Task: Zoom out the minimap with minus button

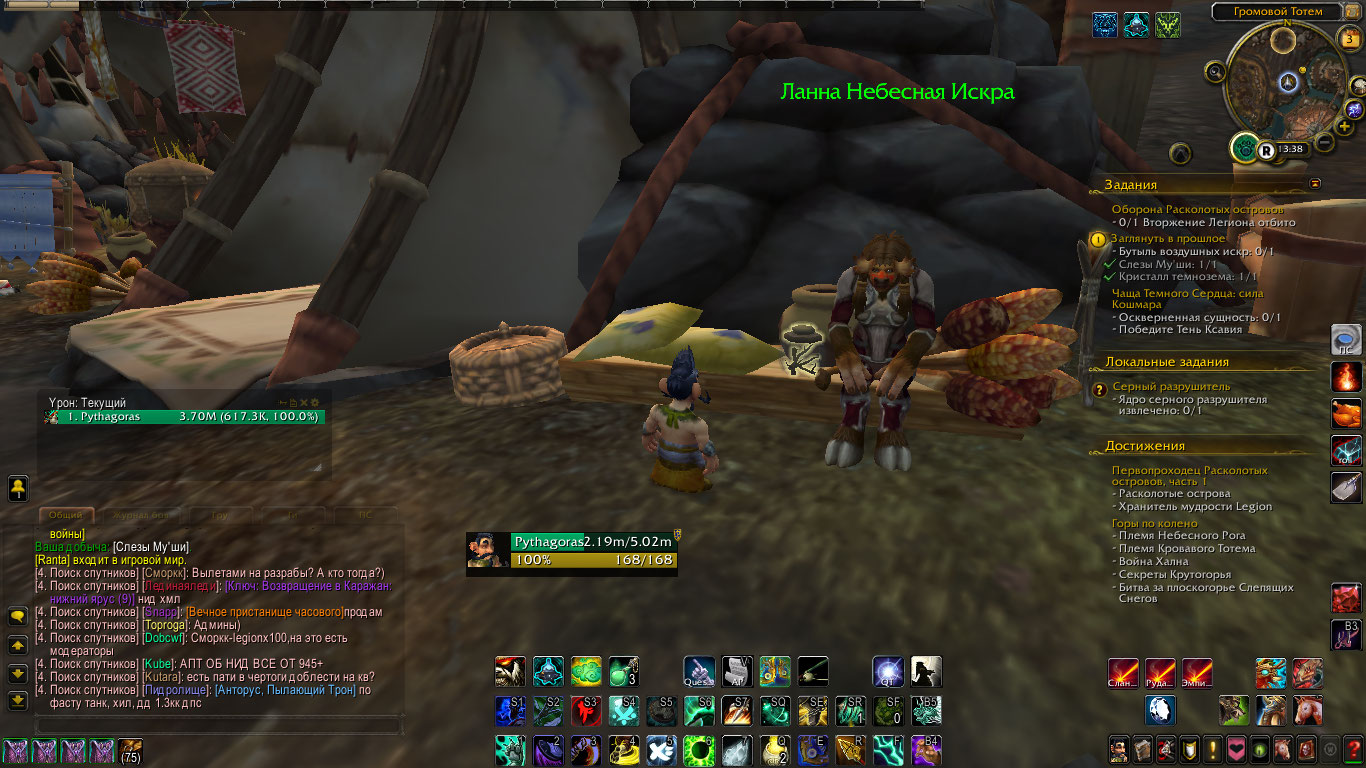Action: 1325,142
